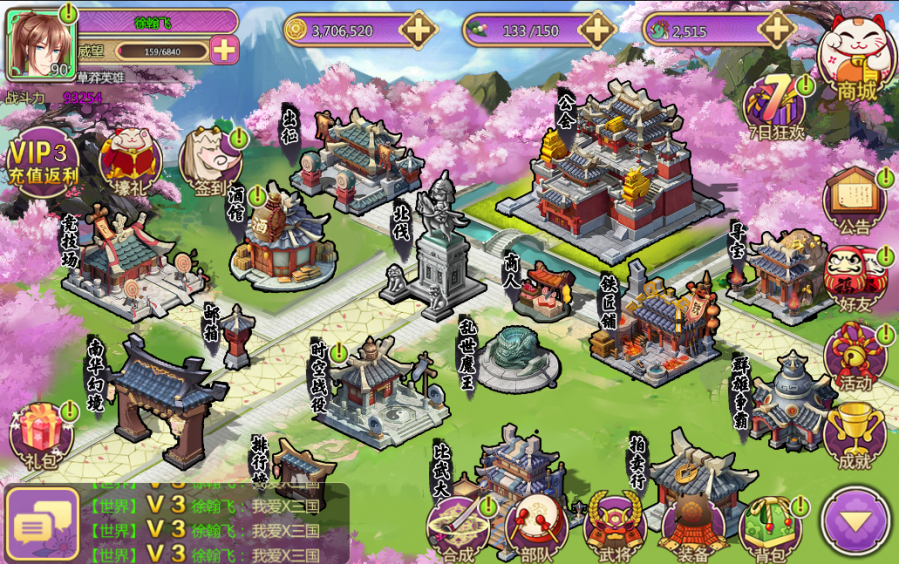Collapse the menu with the purple arrow
Image resolution: width=899 pixels, height=564 pixels.
855,520
